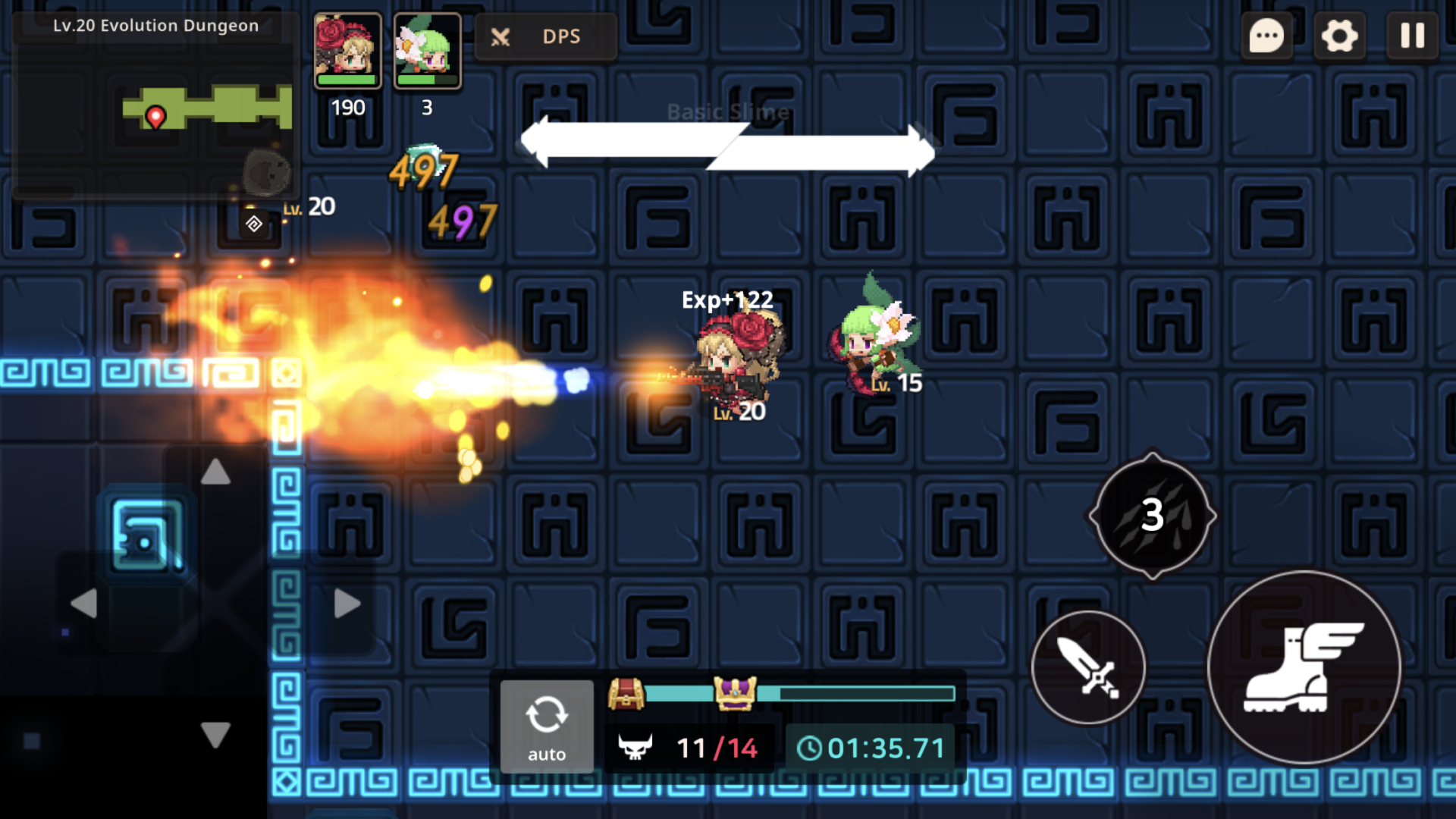Move right with the D-pad arrow
The height and width of the screenshot is (819, 1456).
tap(347, 604)
